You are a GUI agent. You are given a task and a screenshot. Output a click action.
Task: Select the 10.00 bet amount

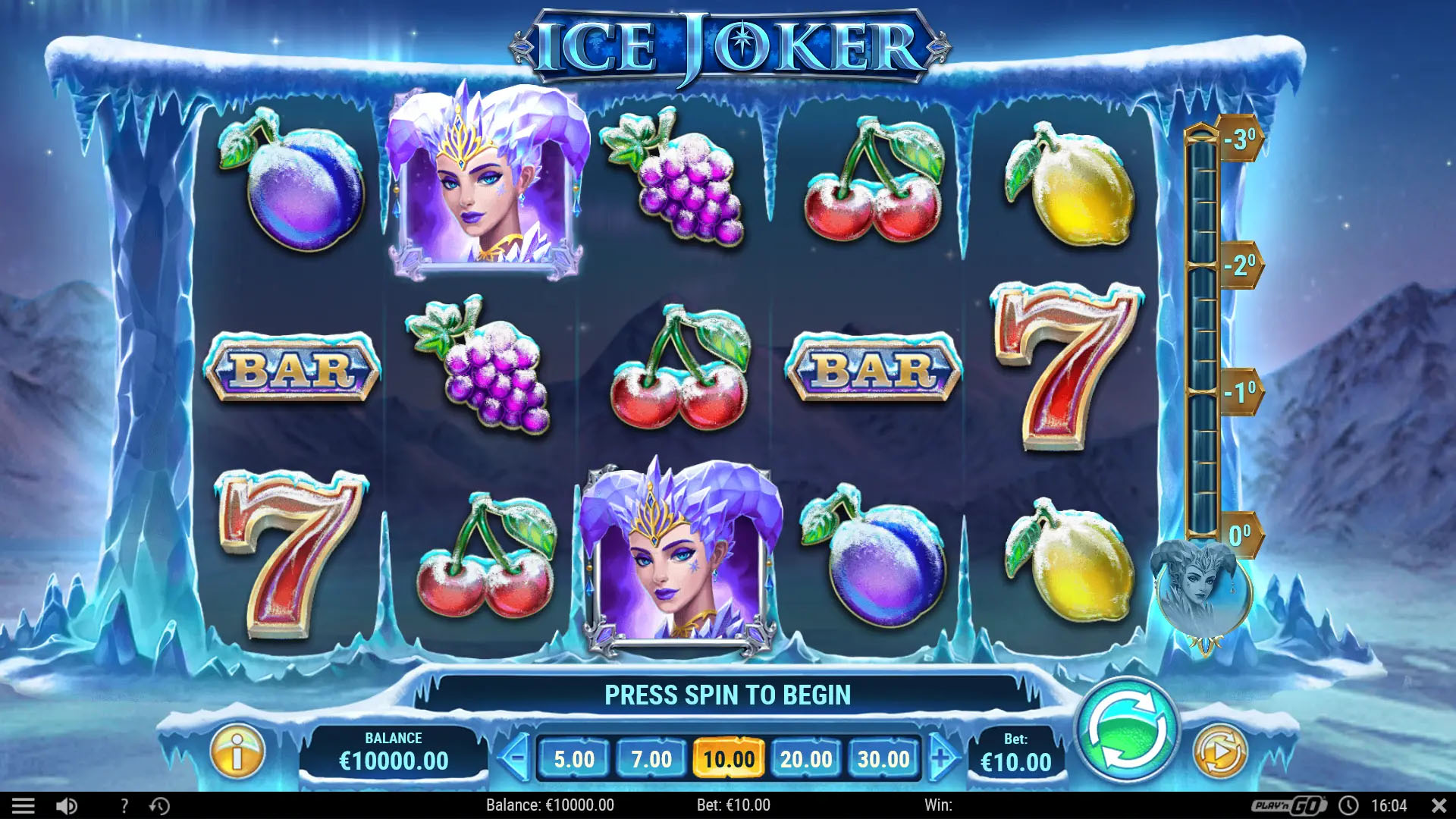tap(729, 758)
